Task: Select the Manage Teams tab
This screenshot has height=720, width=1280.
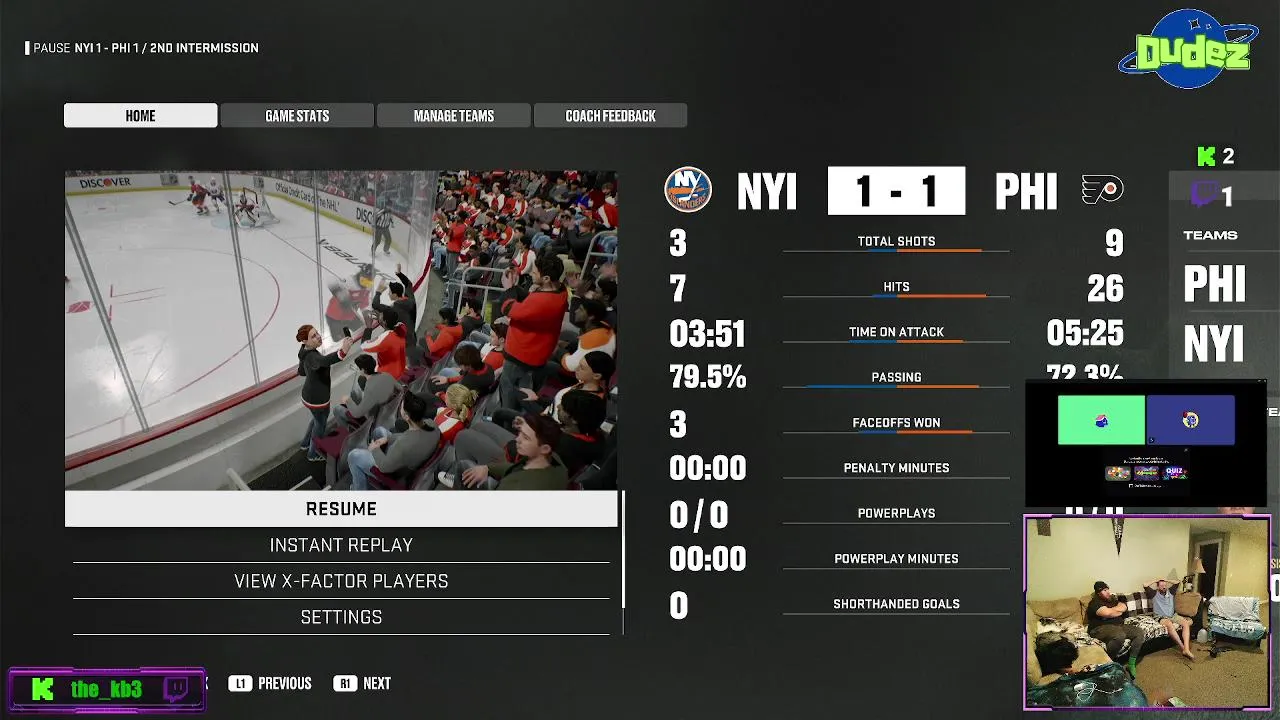Action: point(454,116)
